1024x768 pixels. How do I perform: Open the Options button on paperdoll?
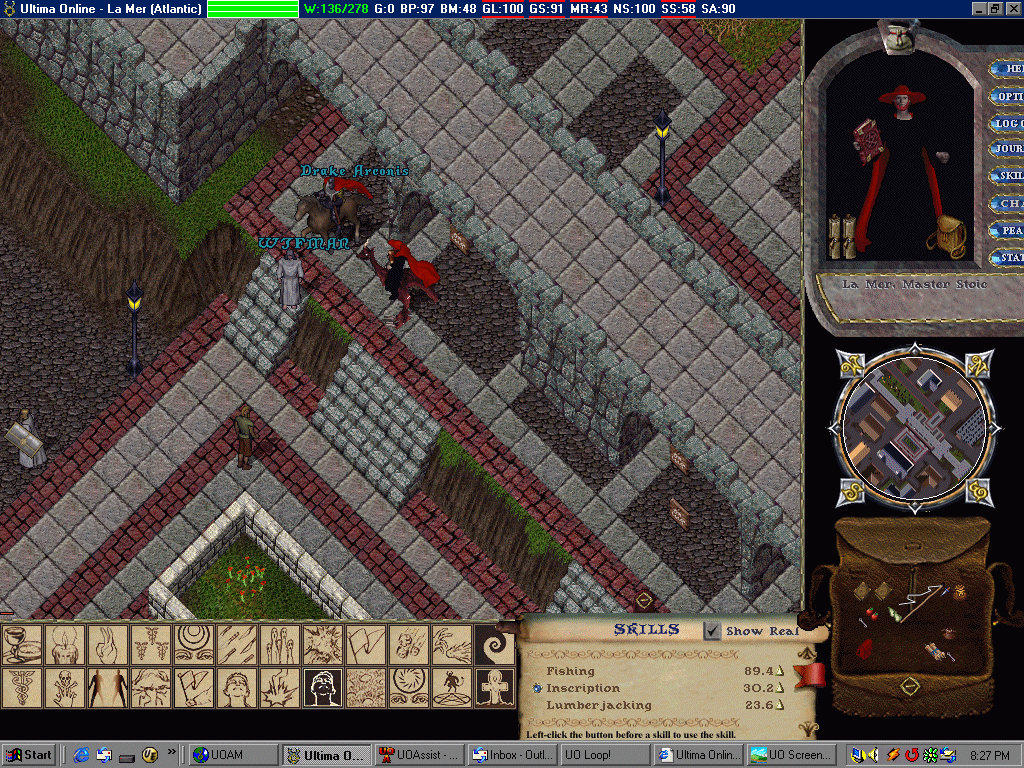click(1006, 97)
